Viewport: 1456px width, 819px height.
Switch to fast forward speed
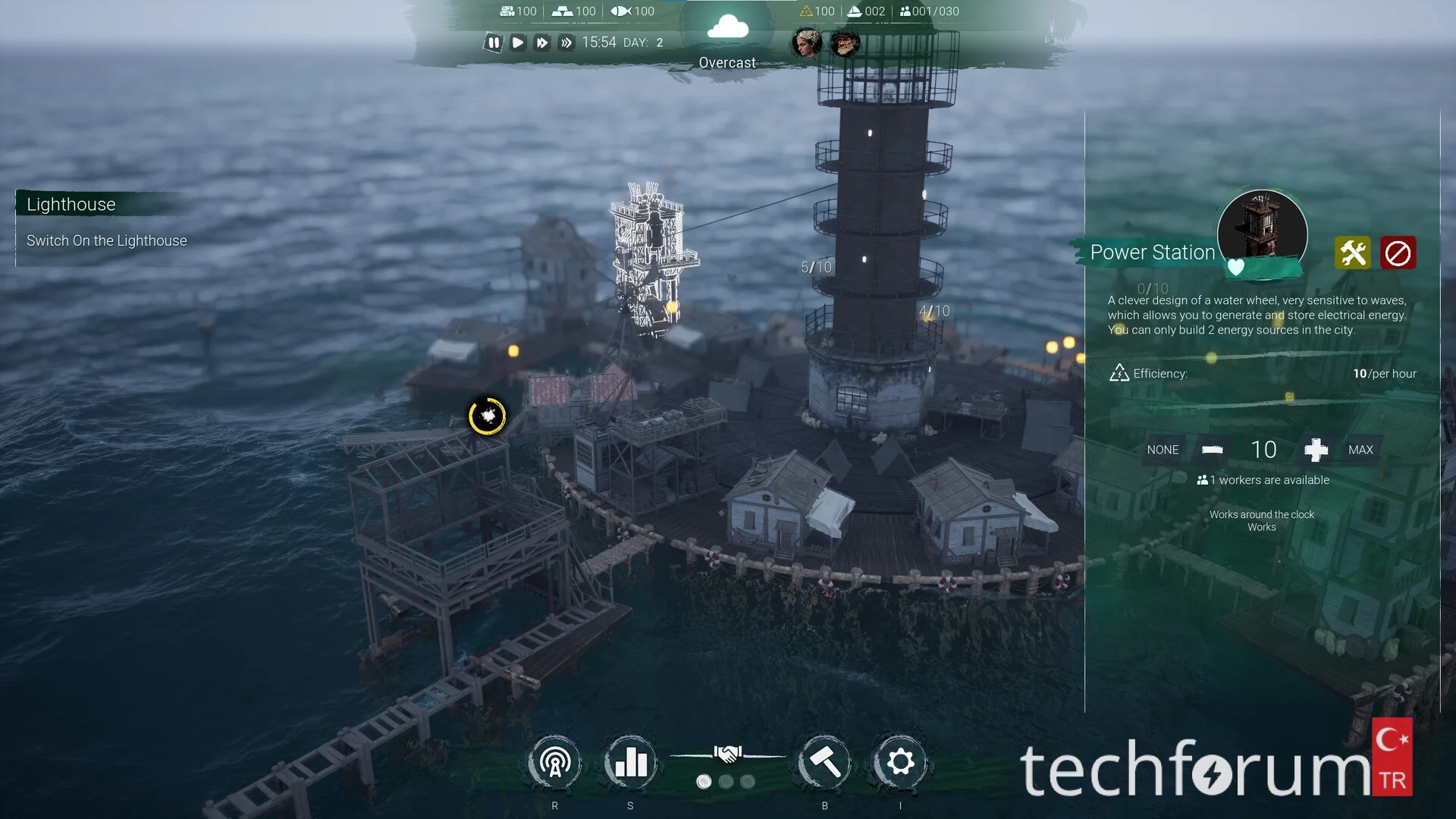coord(541,42)
